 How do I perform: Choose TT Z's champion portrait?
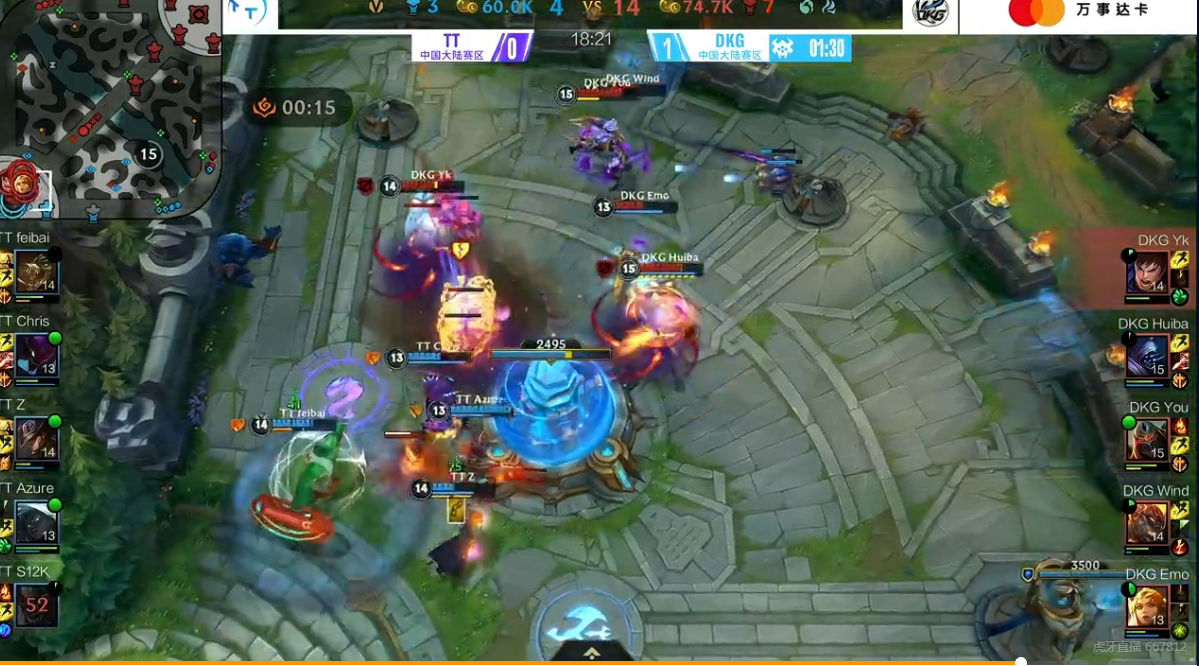click(x=36, y=439)
